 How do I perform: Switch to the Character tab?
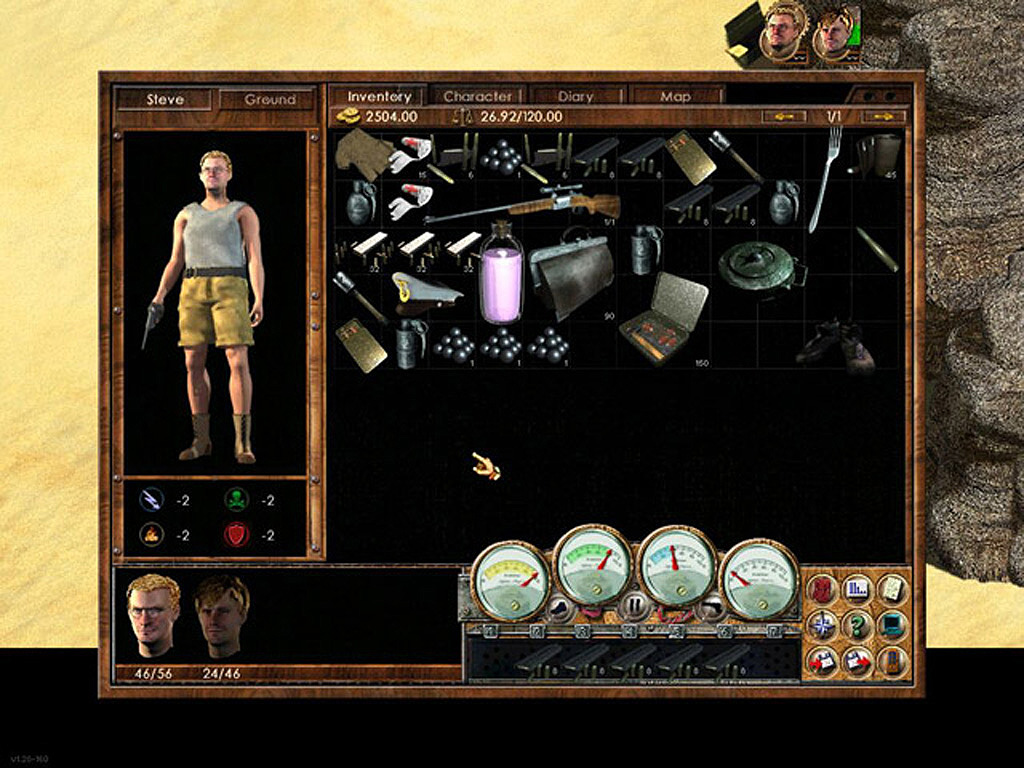[477, 97]
